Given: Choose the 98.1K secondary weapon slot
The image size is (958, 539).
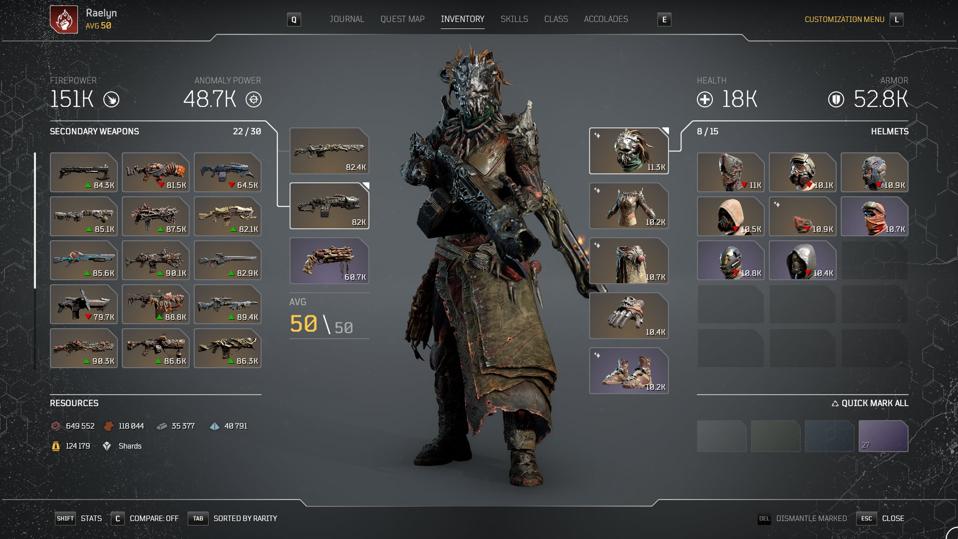Looking at the screenshot, I should click(156, 260).
